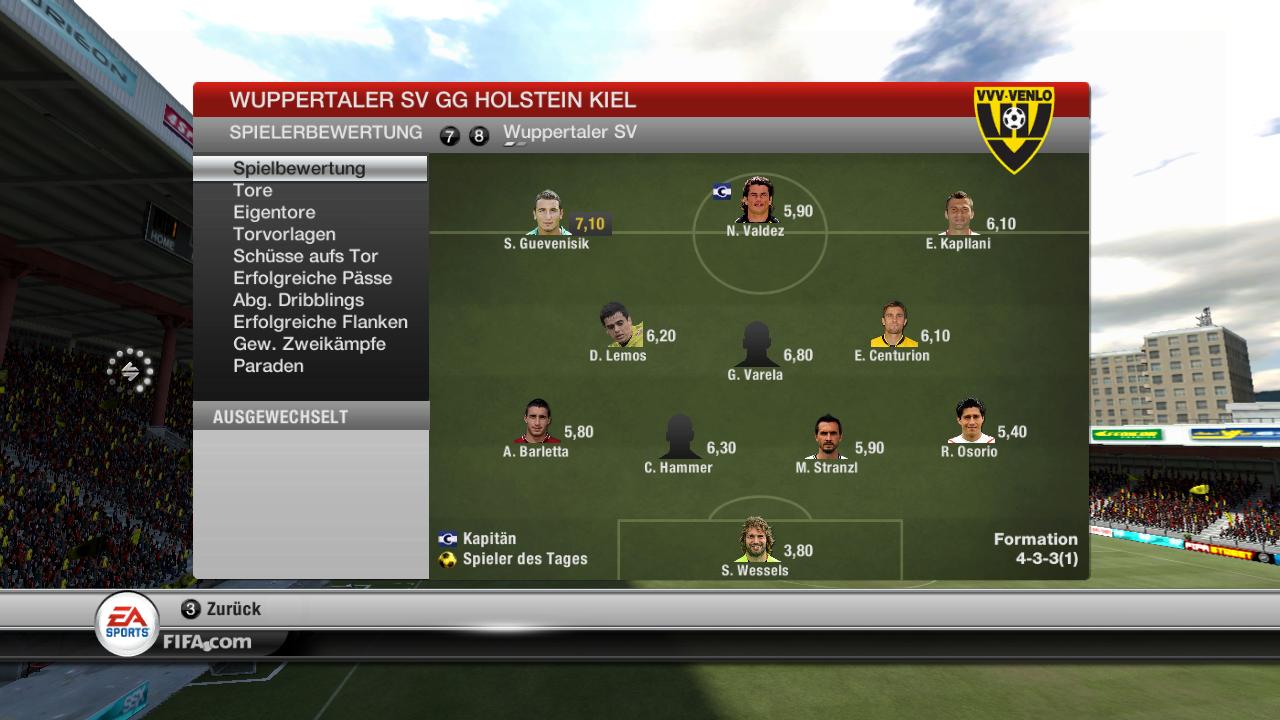Select player S. Guevenisik portrait
1280x720 pixels.
(x=548, y=213)
